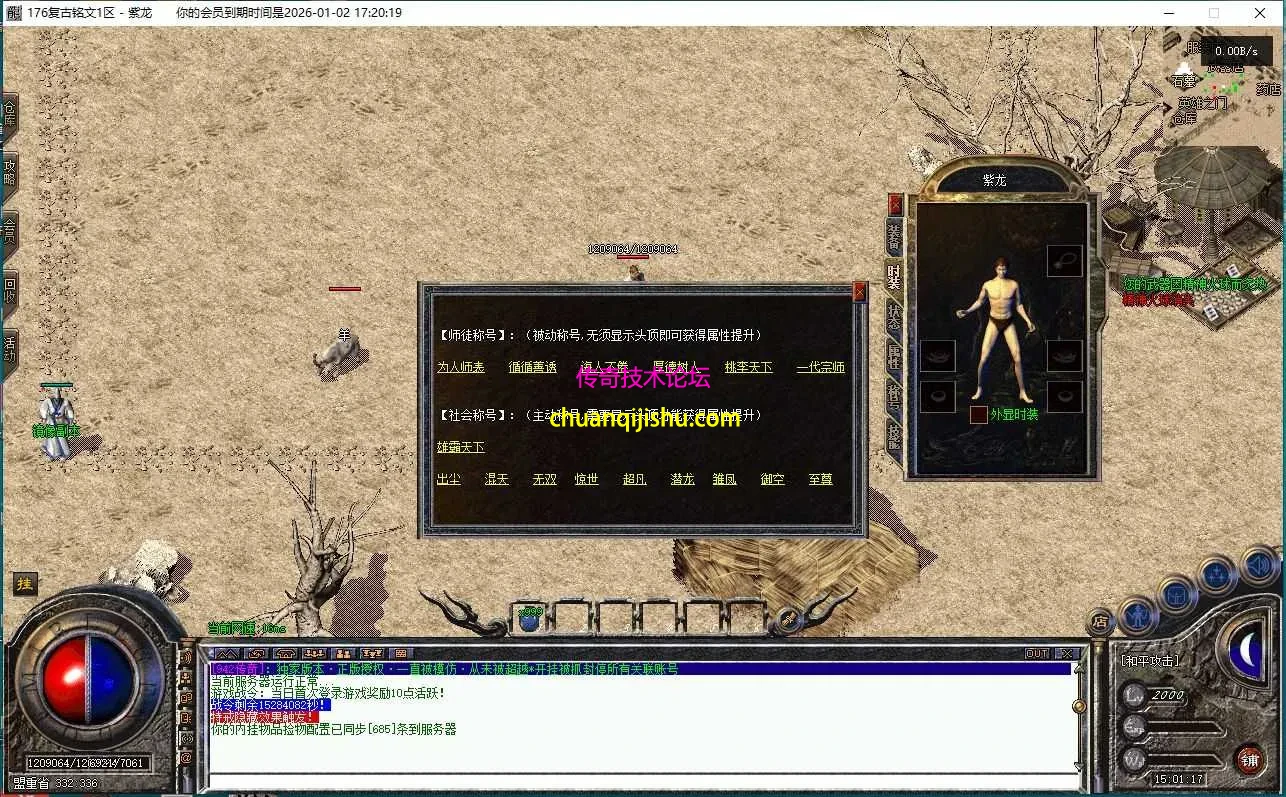The height and width of the screenshot is (797, 1286).
Task: Toggle the 和平攻击 attack mode
Action: click(1150, 660)
